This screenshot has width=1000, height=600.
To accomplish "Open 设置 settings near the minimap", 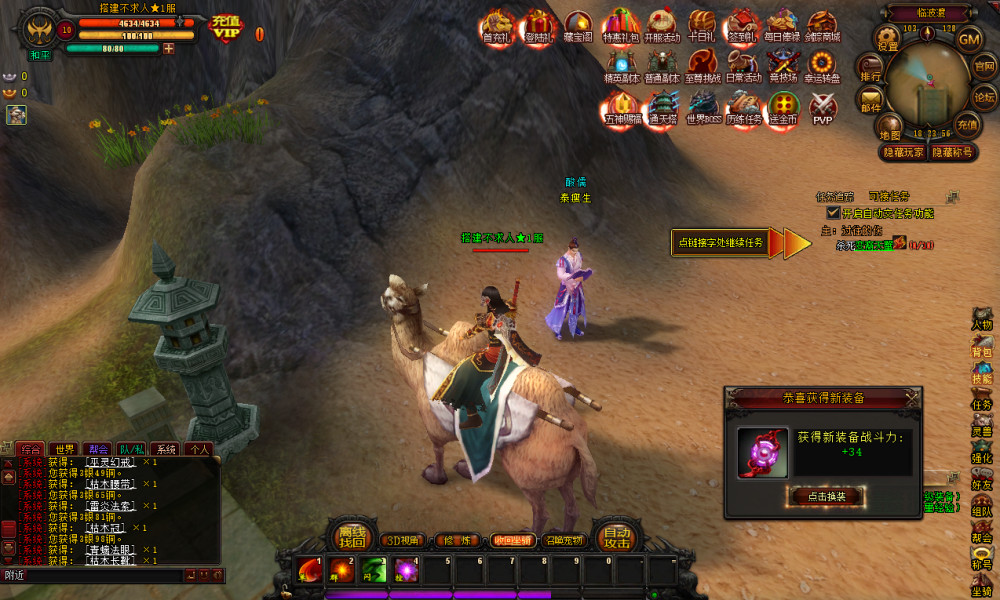I will pyautogui.click(x=888, y=38).
